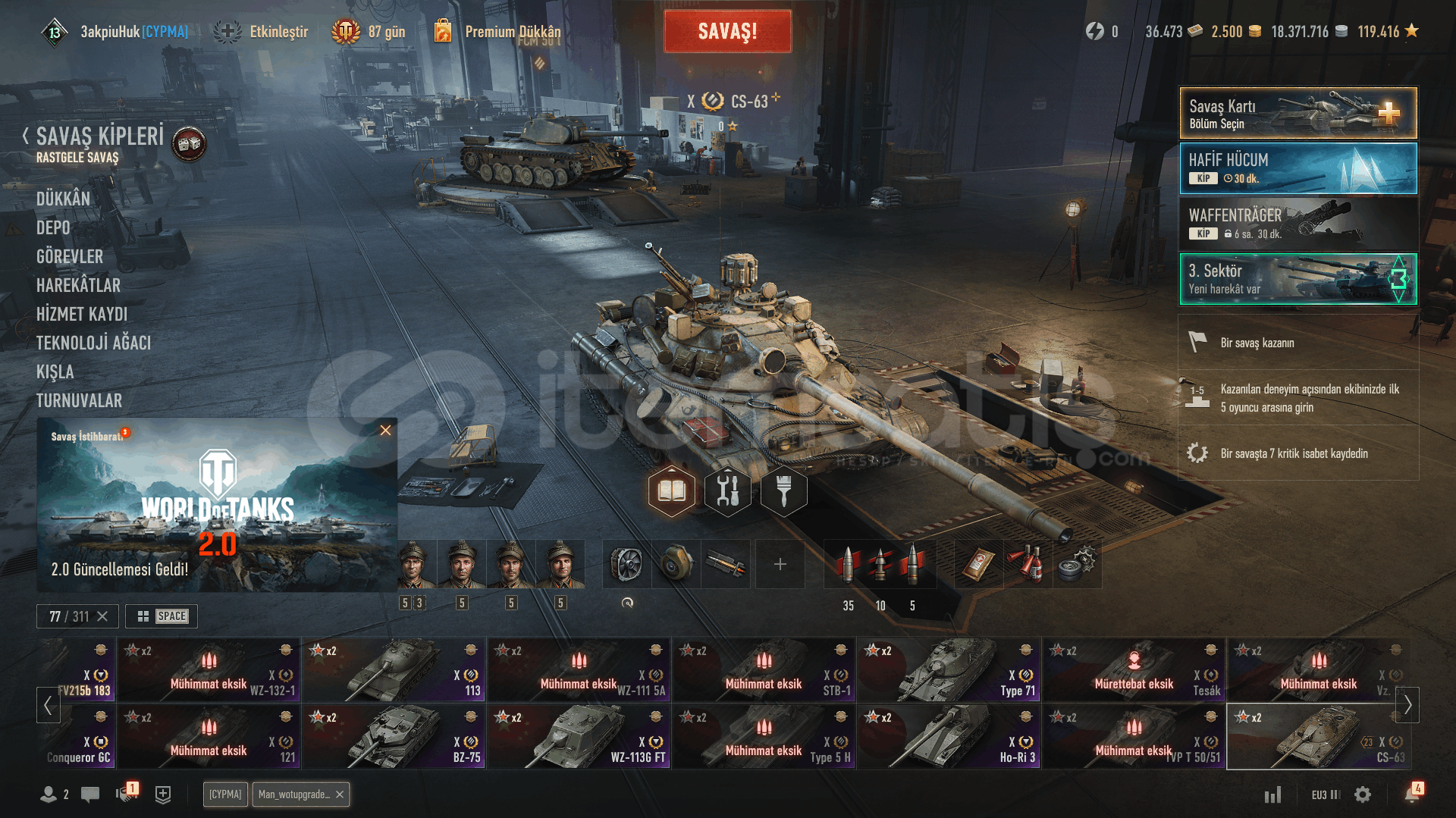Image resolution: width=1456 pixels, height=818 pixels.
Task: Go to the DEPO menu
Action: point(53,227)
